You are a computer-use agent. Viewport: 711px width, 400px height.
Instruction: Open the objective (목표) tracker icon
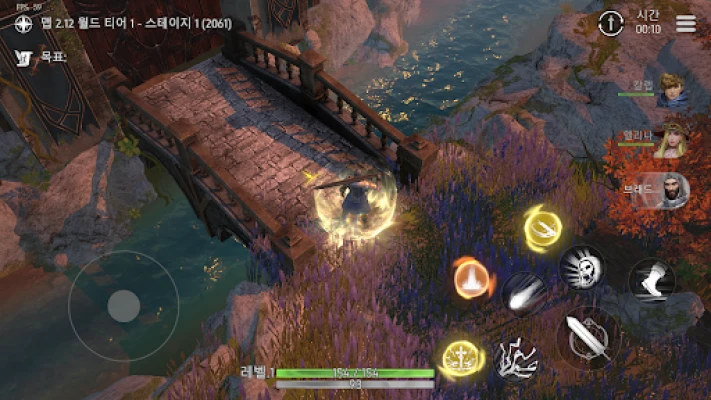[22, 58]
